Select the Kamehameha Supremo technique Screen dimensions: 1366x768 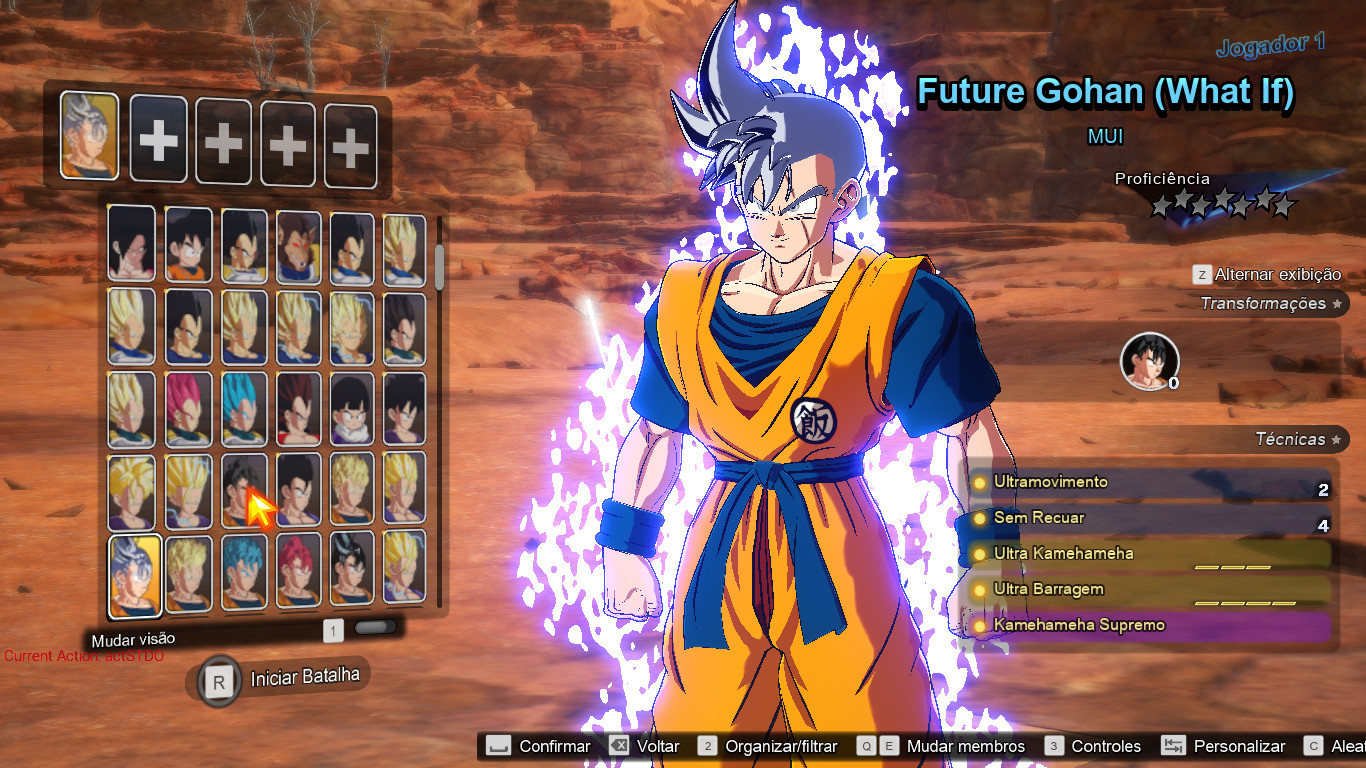1150,627
